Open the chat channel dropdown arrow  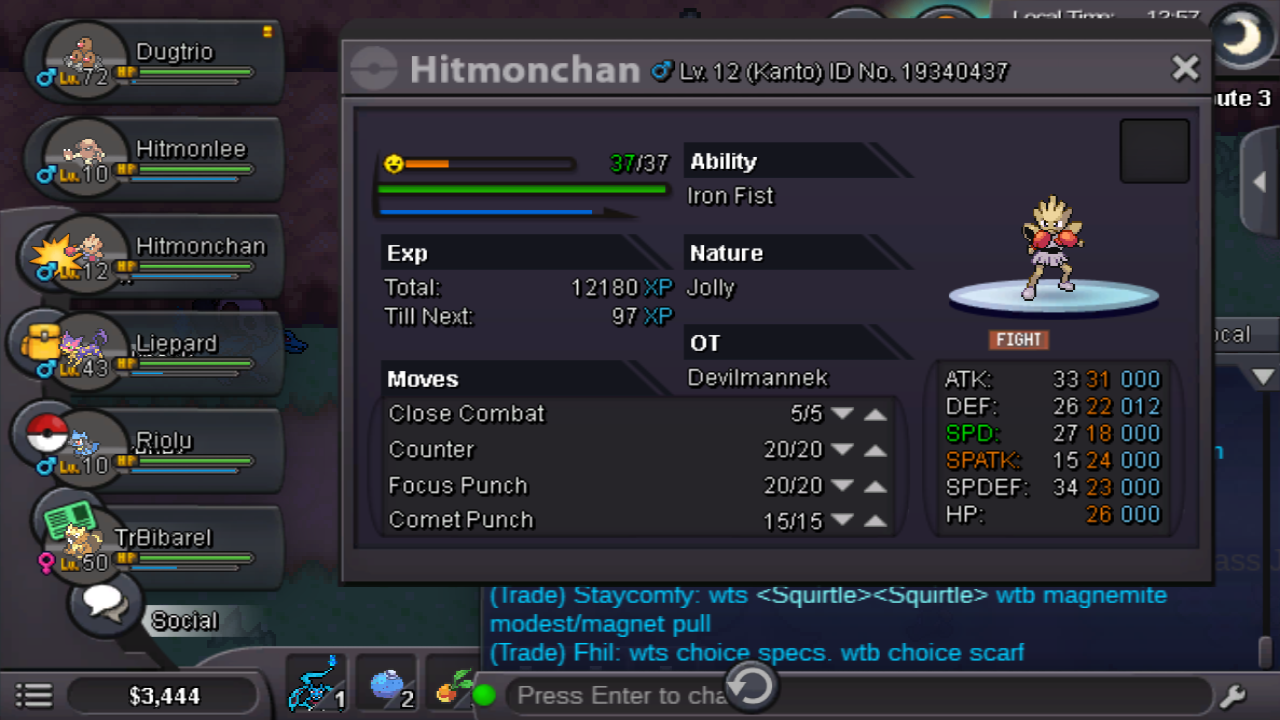coord(1264,377)
